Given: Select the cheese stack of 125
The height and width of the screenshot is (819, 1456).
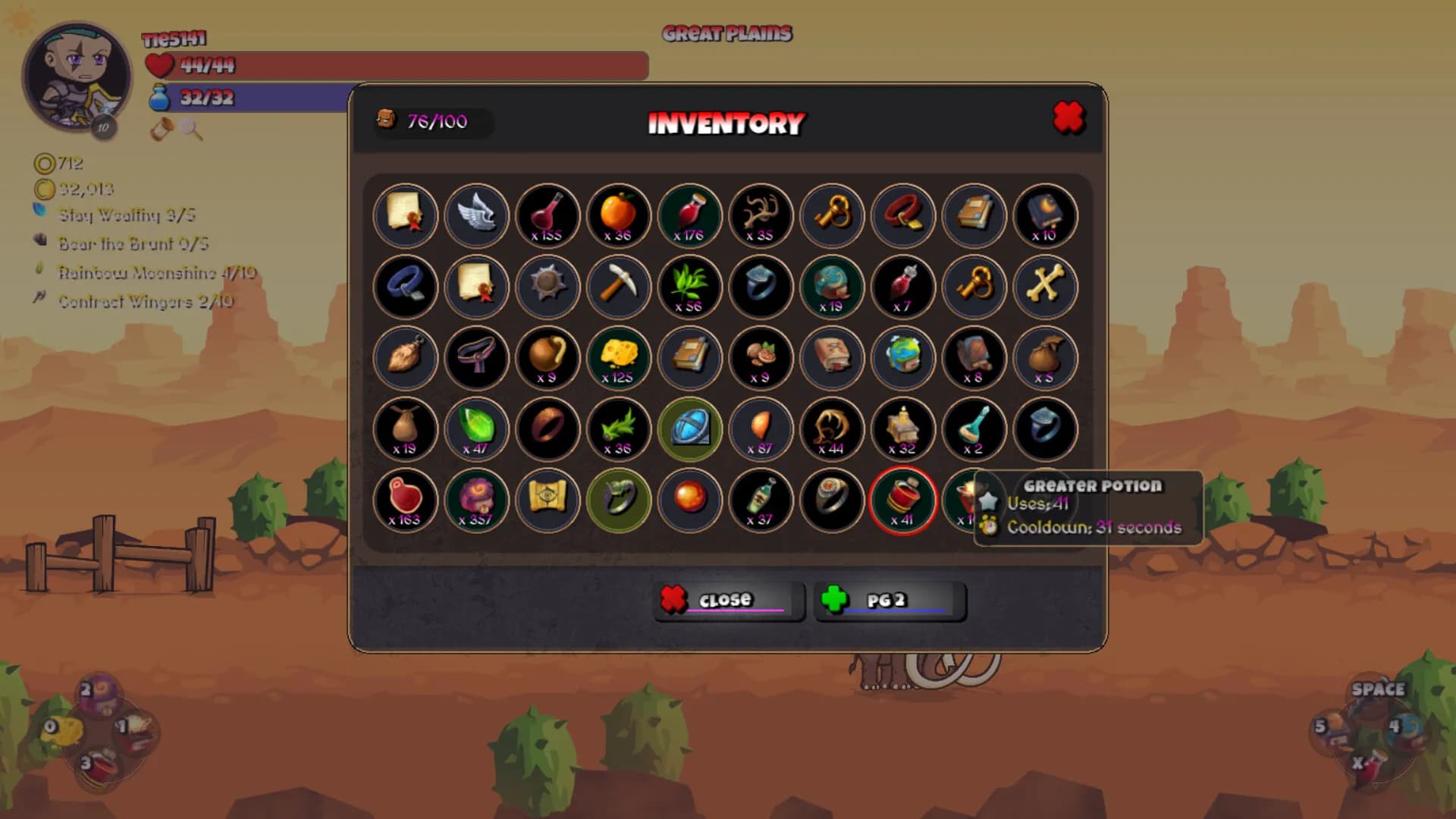Looking at the screenshot, I should (618, 358).
